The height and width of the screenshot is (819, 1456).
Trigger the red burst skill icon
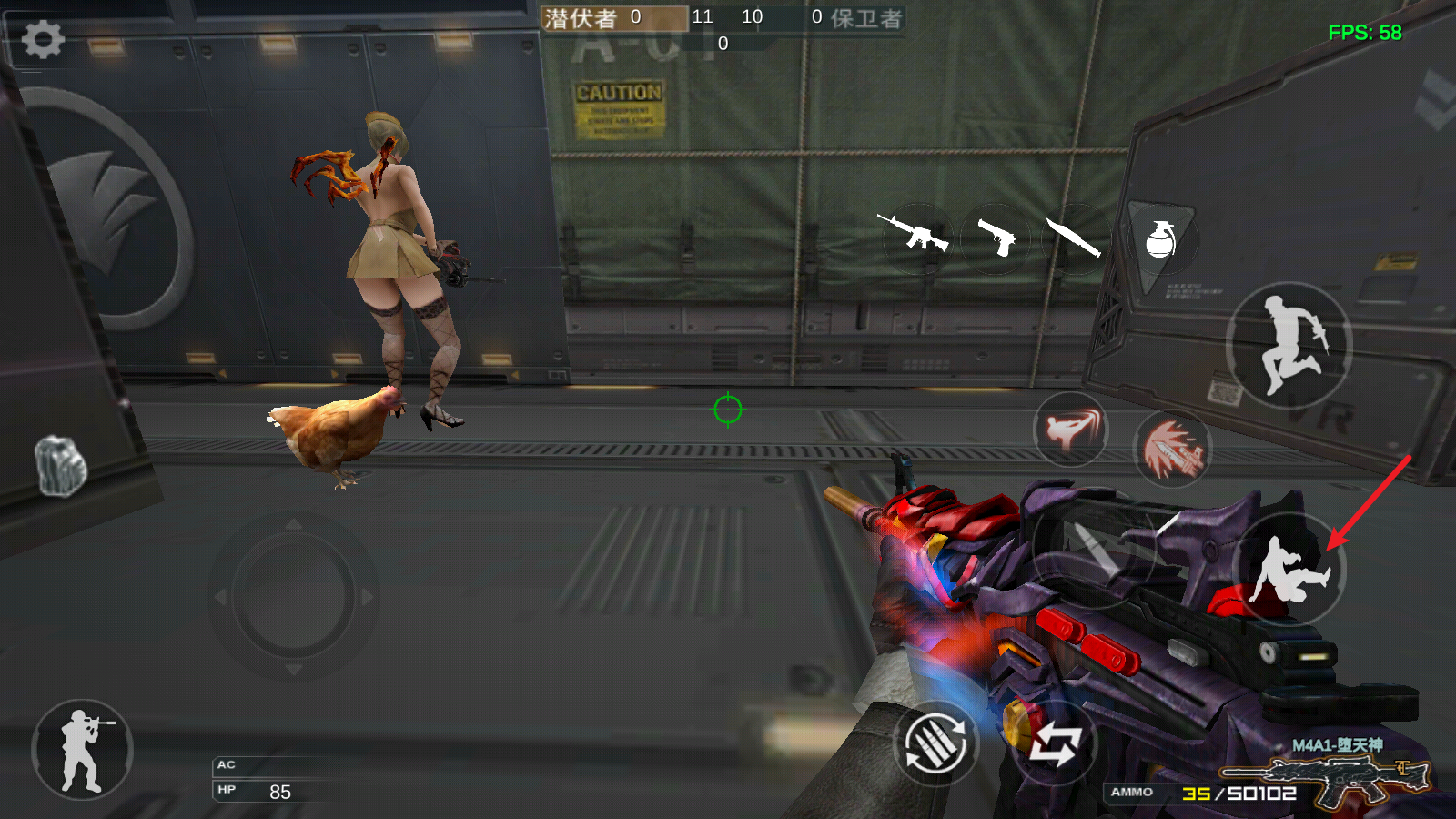coord(1173,448)
